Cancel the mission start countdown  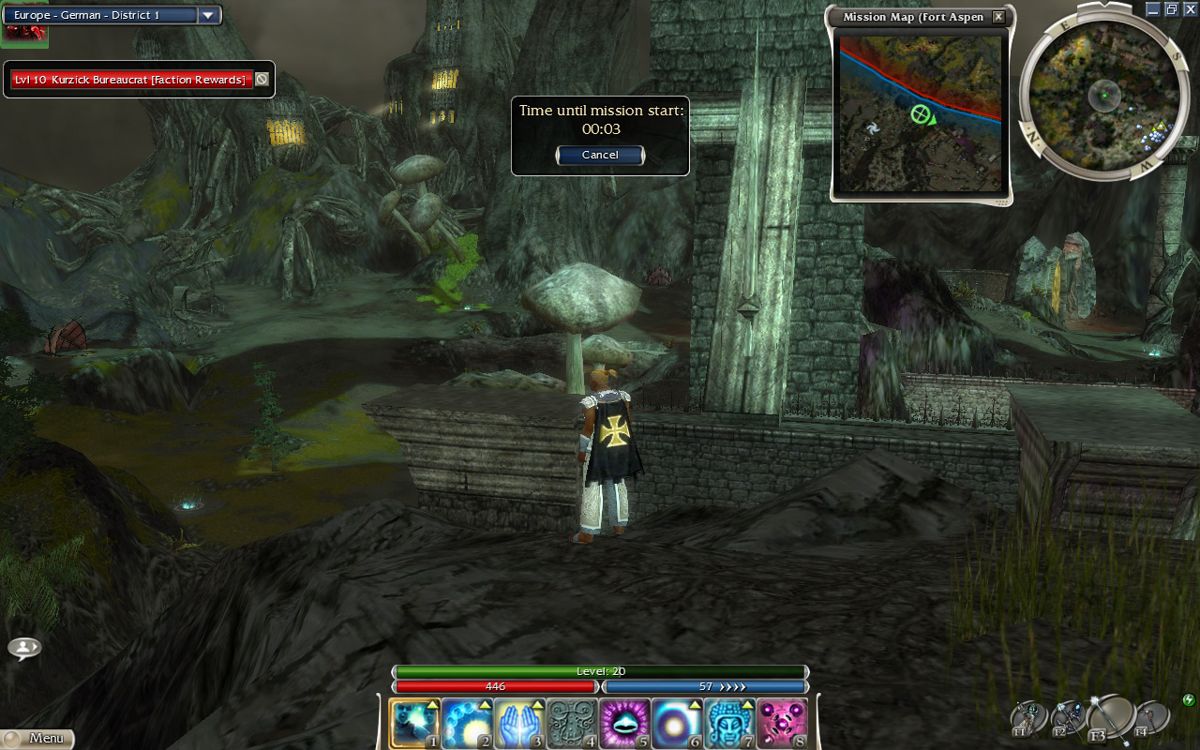click(600, 155)
